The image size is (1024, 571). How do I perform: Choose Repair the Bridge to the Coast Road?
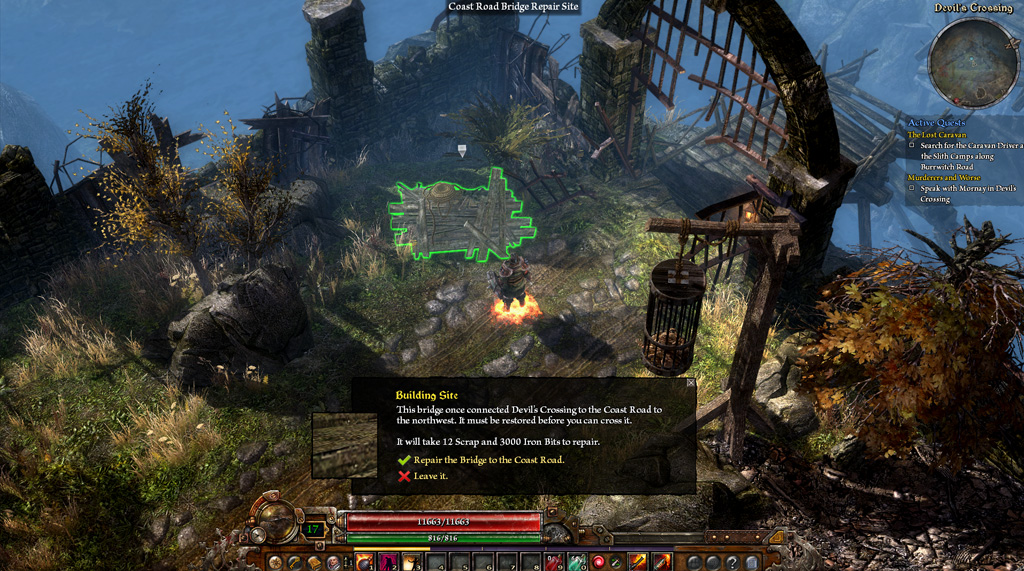click(x=488, y=460)
